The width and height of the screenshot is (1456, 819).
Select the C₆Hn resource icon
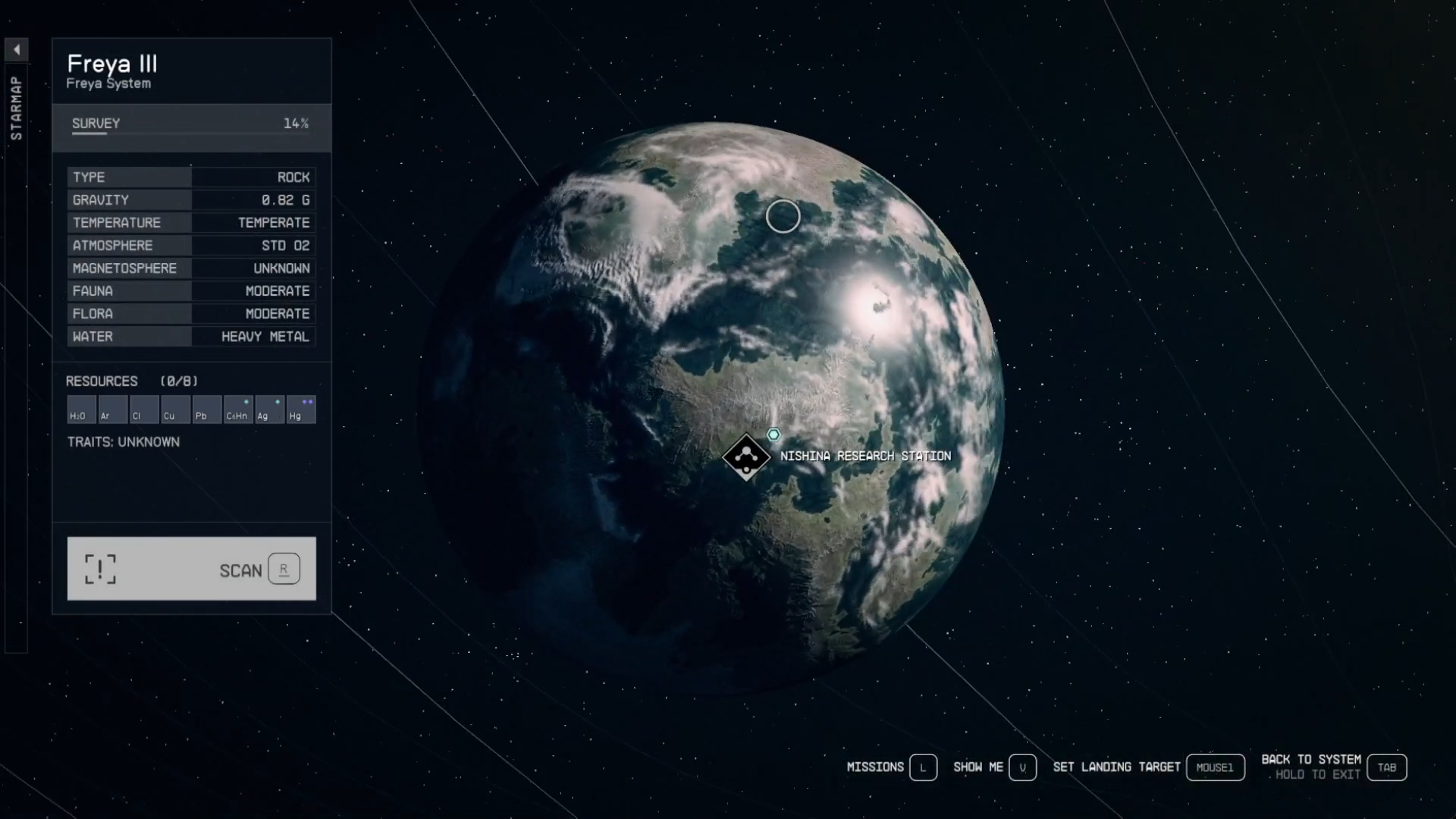pos(238,409)
